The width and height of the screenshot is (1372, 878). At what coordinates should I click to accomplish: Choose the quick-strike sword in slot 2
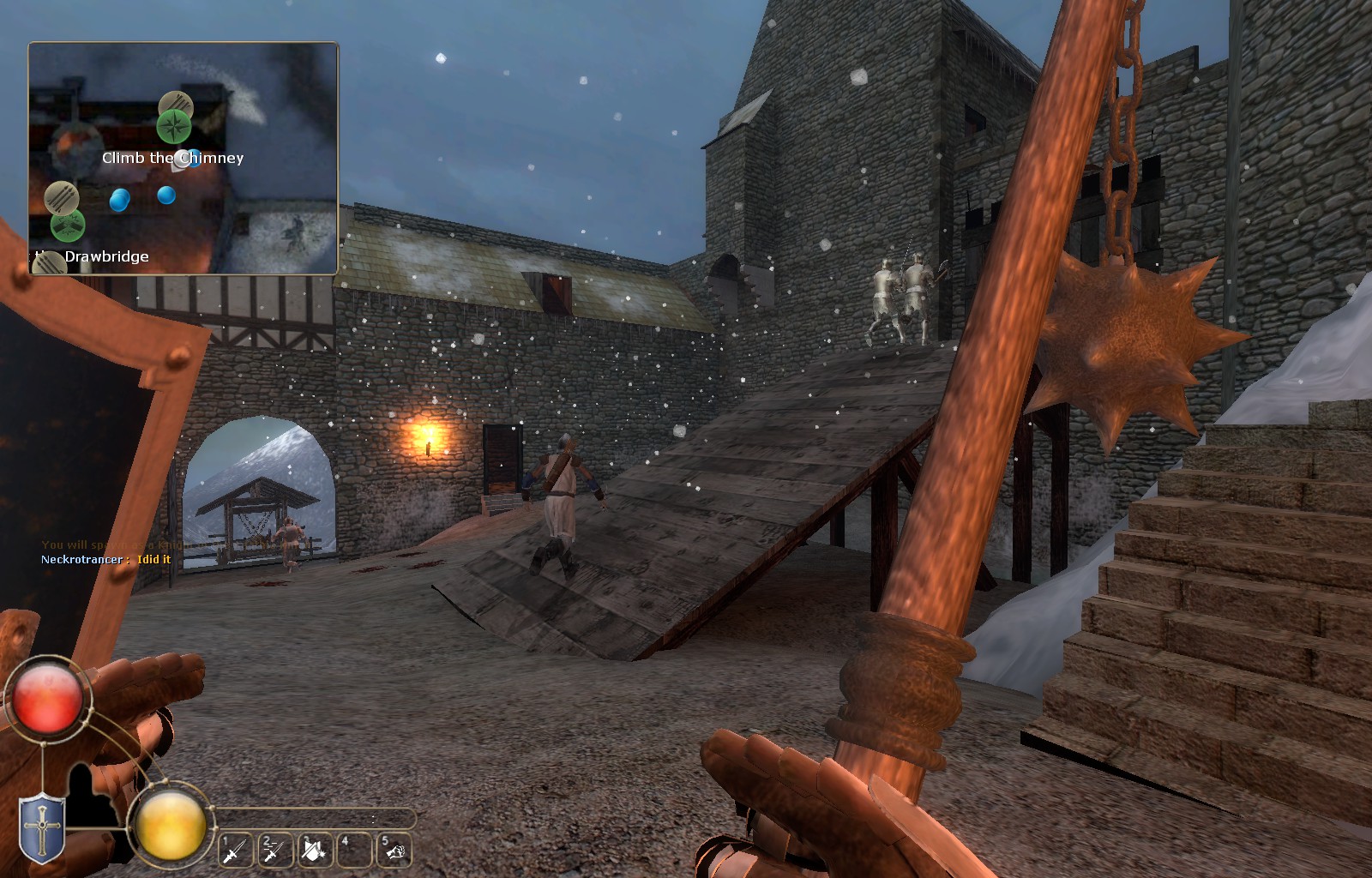(x=275, y=850)
